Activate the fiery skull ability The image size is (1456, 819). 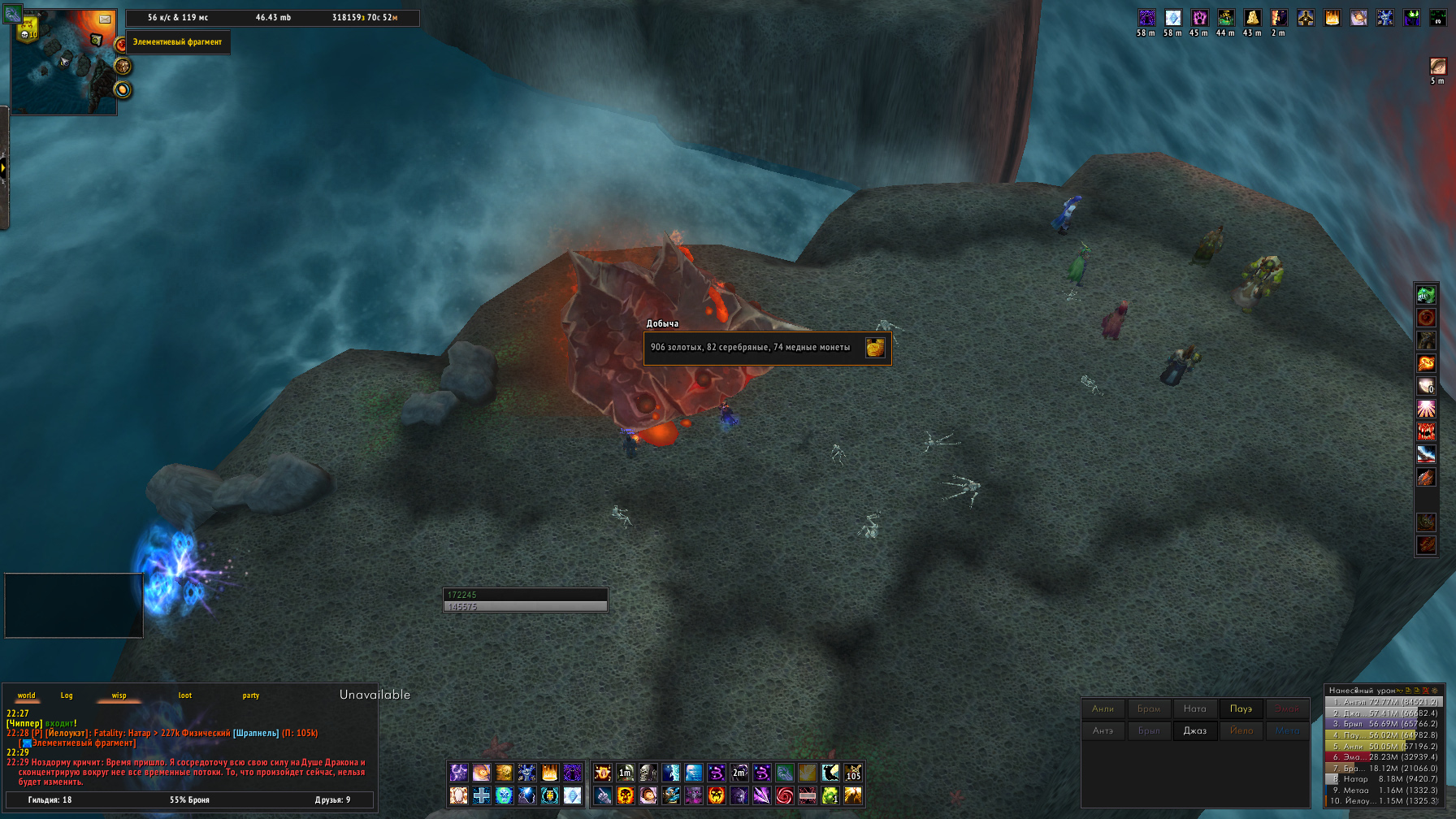(626, 795)
